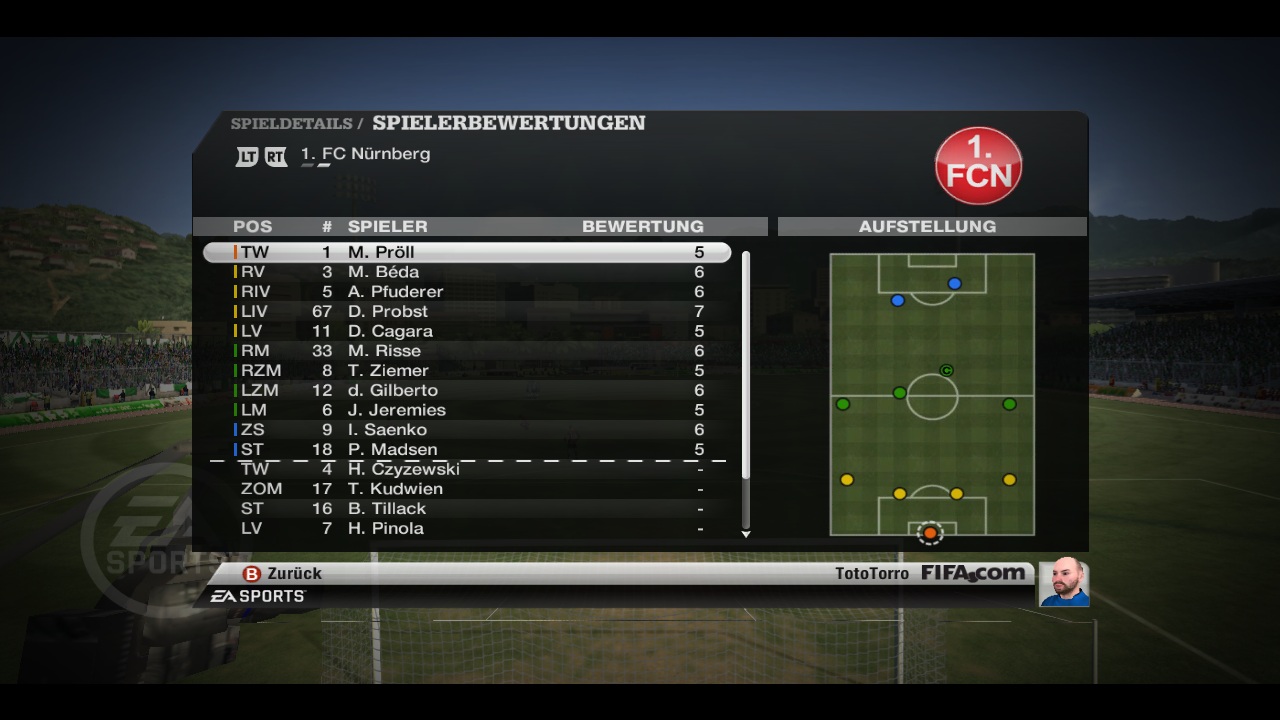Choose substitute H. Czyzewski row

[x=467, y=469]
